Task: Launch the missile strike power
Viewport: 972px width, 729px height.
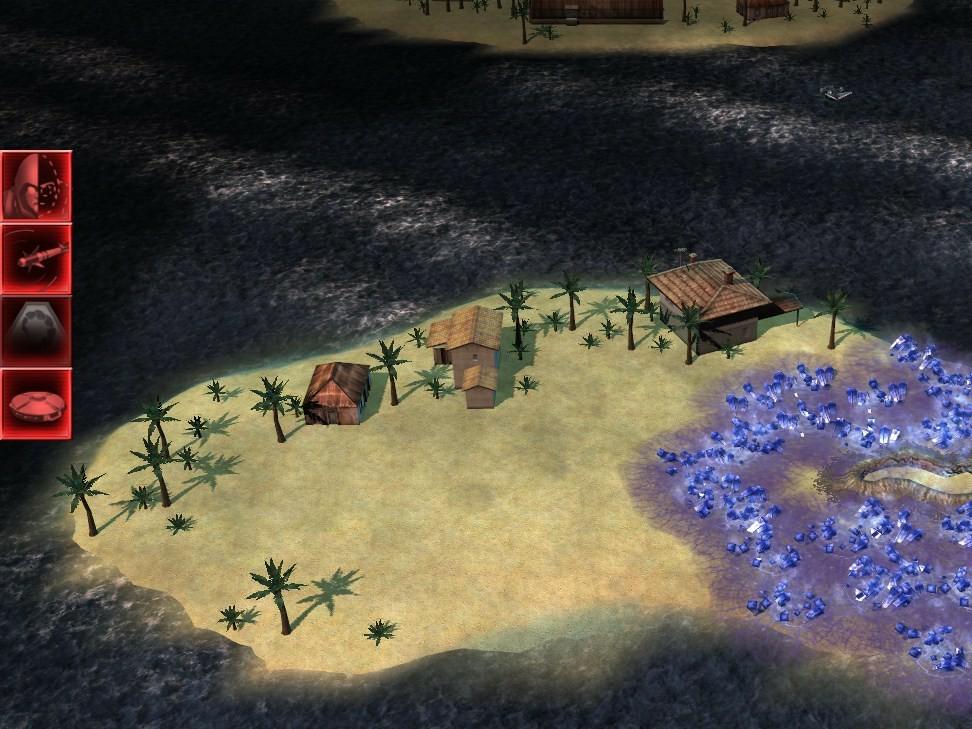Action: [x=36, y=258]
